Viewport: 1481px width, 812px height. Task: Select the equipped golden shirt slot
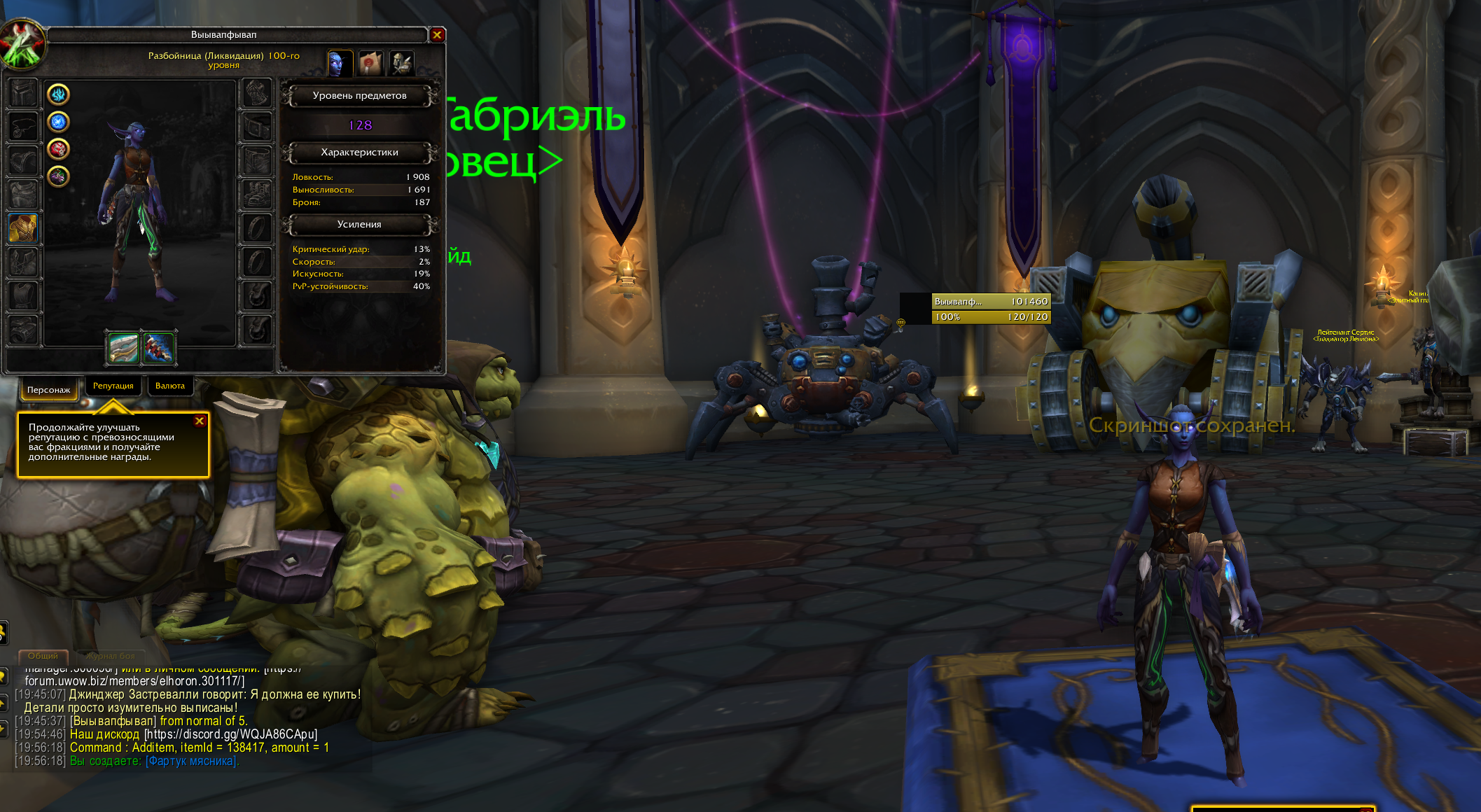[23, 228]
